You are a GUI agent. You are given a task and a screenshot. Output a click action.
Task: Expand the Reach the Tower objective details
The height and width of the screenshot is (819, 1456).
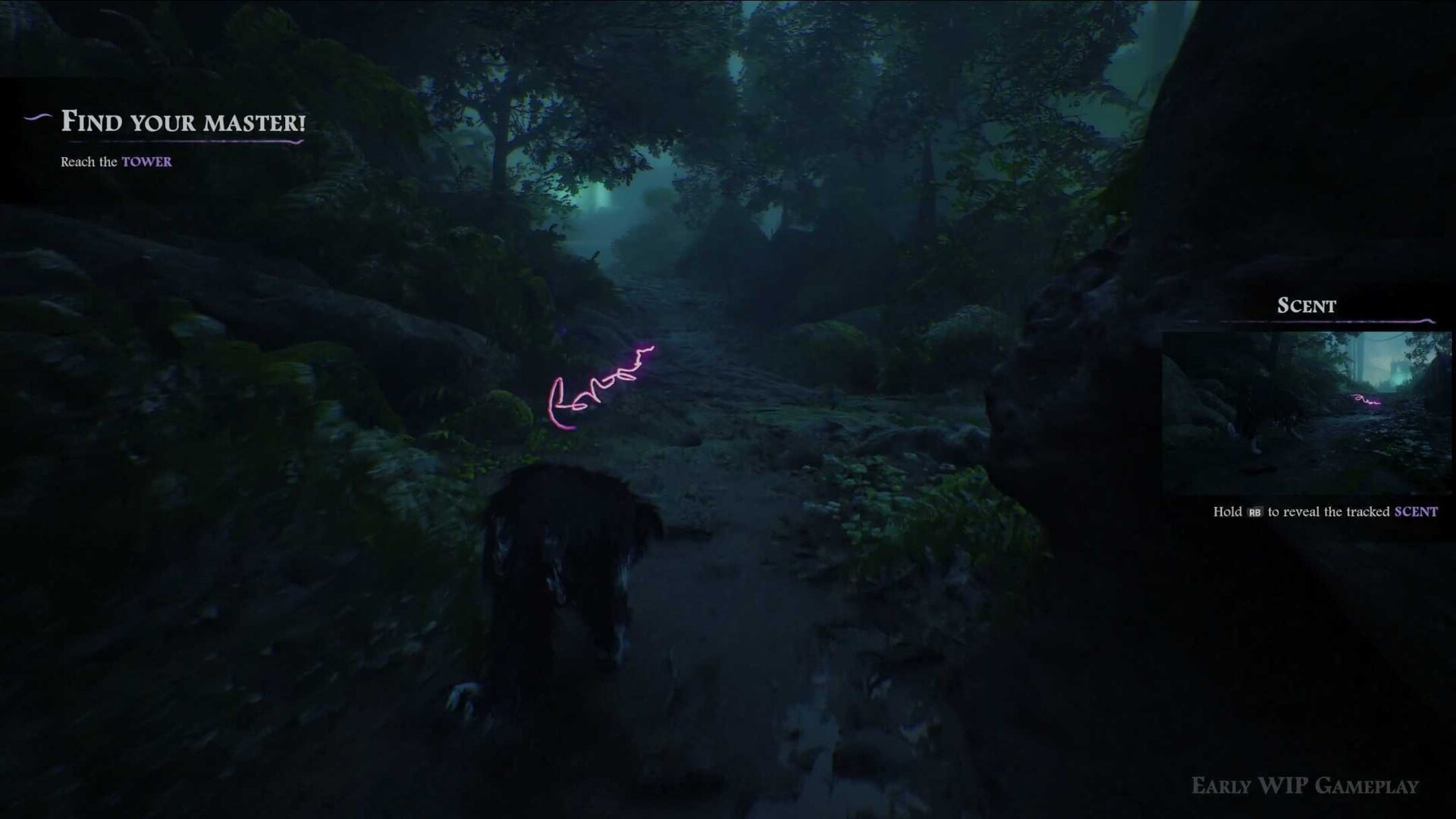[x=115, y=162]
